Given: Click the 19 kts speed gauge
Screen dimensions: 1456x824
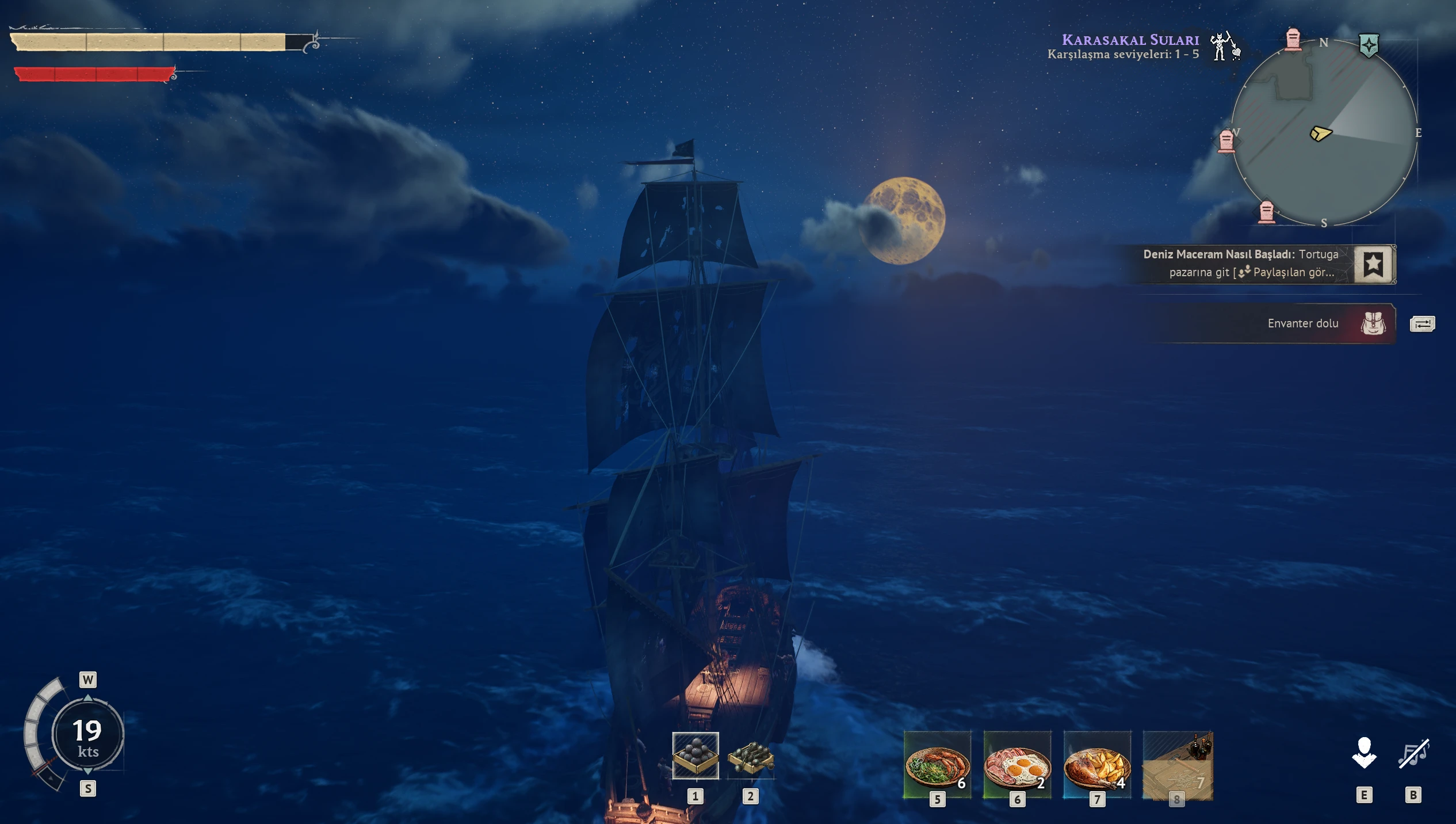Looking at the screenshot, I should pyautogui.click(x=87, y=735).
